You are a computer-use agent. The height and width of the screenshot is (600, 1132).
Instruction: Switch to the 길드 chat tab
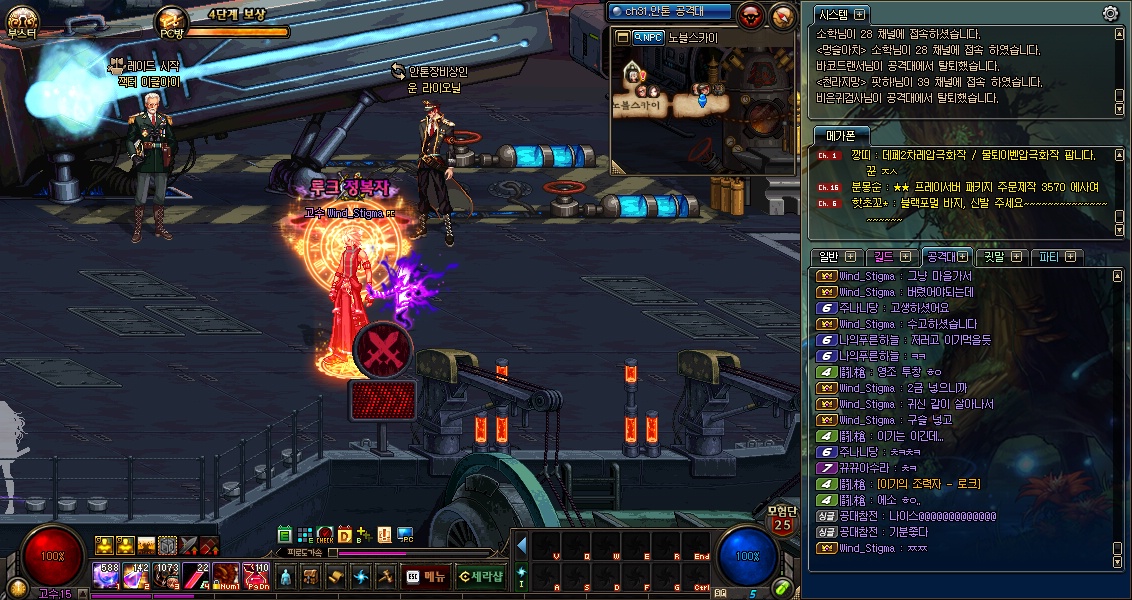coord(890,257)
